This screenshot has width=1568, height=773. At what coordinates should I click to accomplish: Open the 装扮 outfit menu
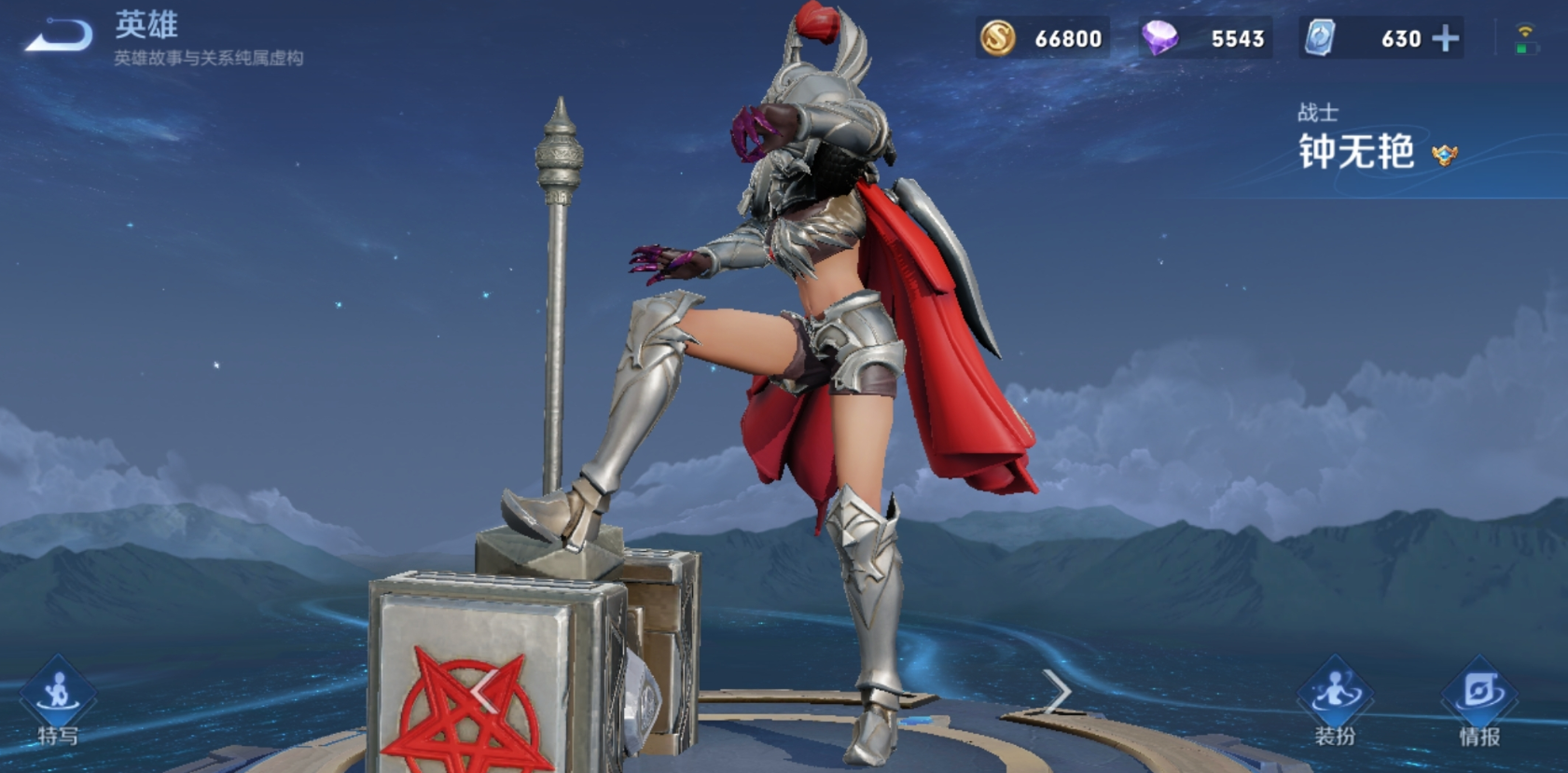(1335, 704)
